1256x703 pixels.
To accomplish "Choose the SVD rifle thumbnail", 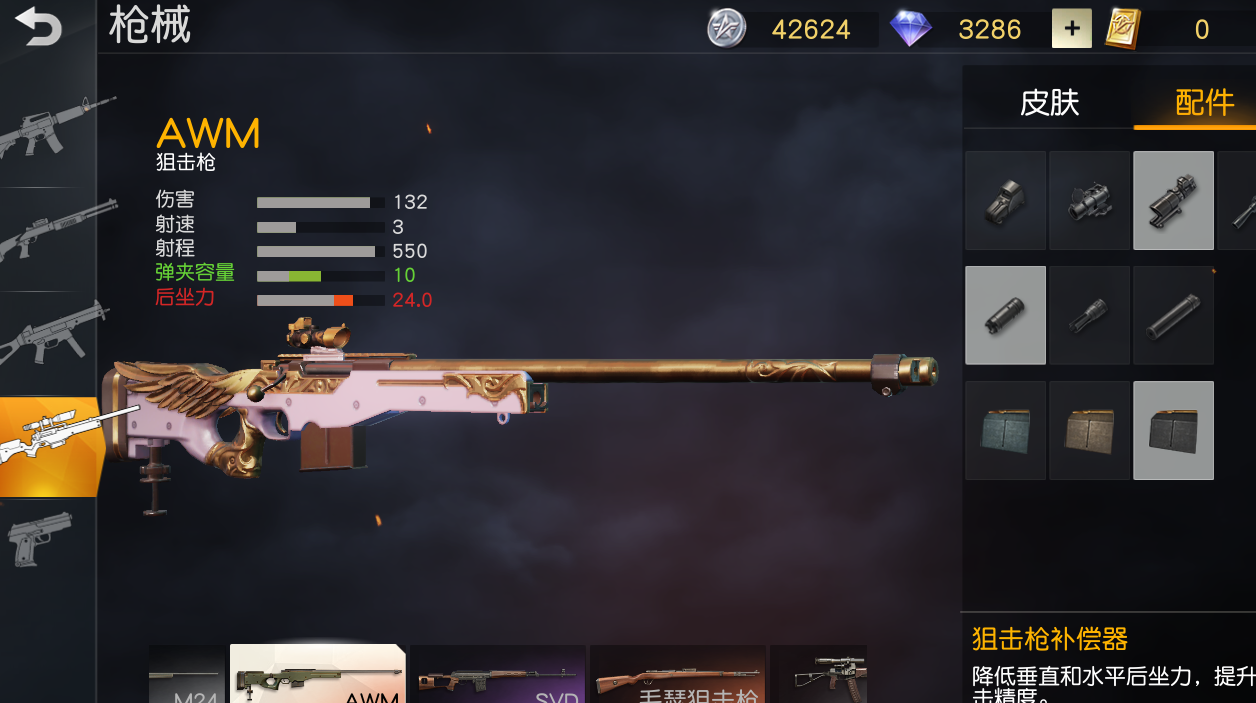I will (x=498, y=676).
